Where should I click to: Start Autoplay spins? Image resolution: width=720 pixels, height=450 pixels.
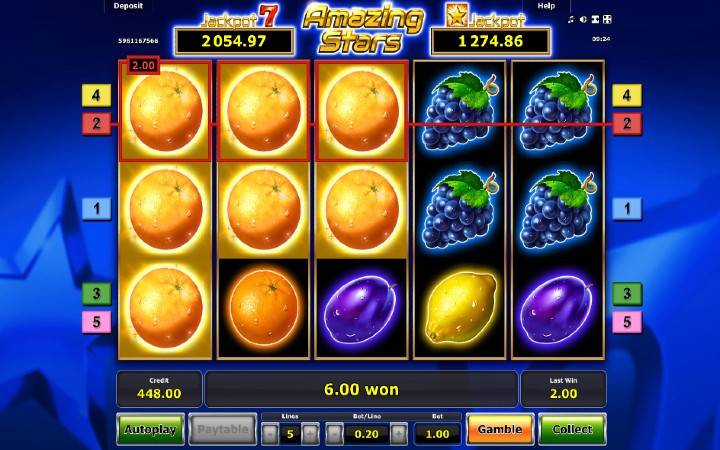pos(150,430)
